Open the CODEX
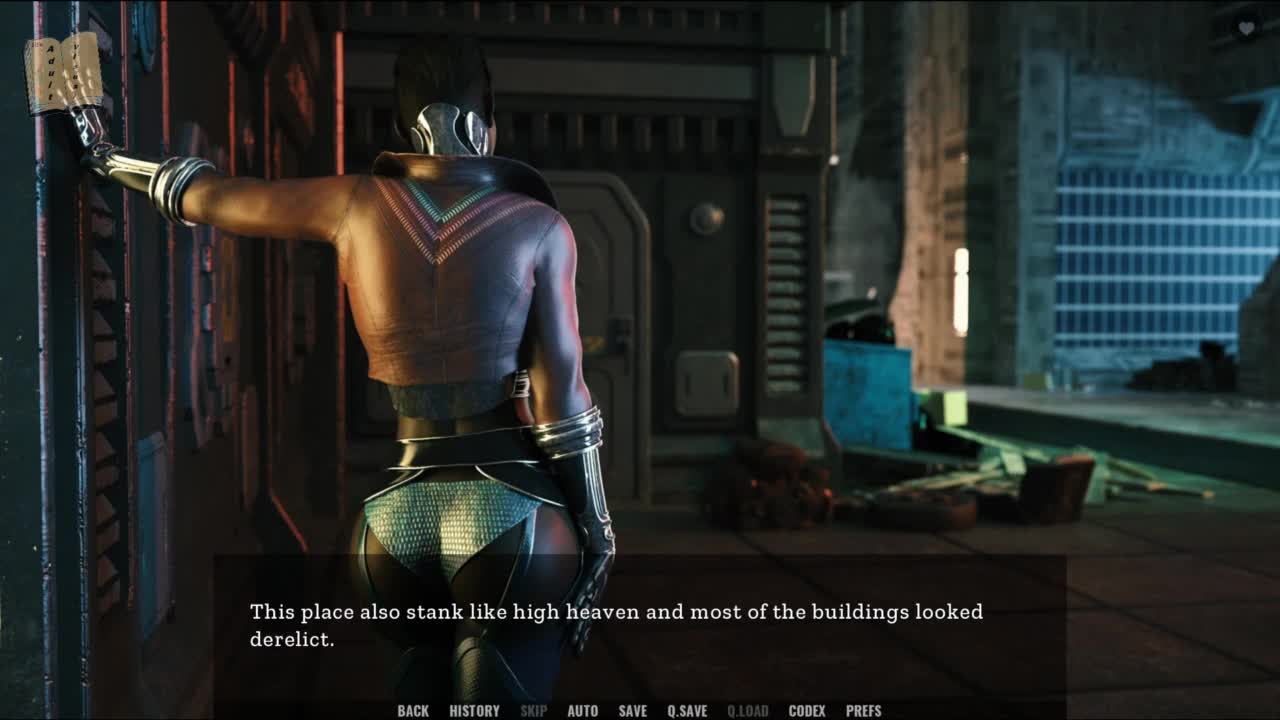The height and width of the screenshot is (720, 1280). click(807, 711)
